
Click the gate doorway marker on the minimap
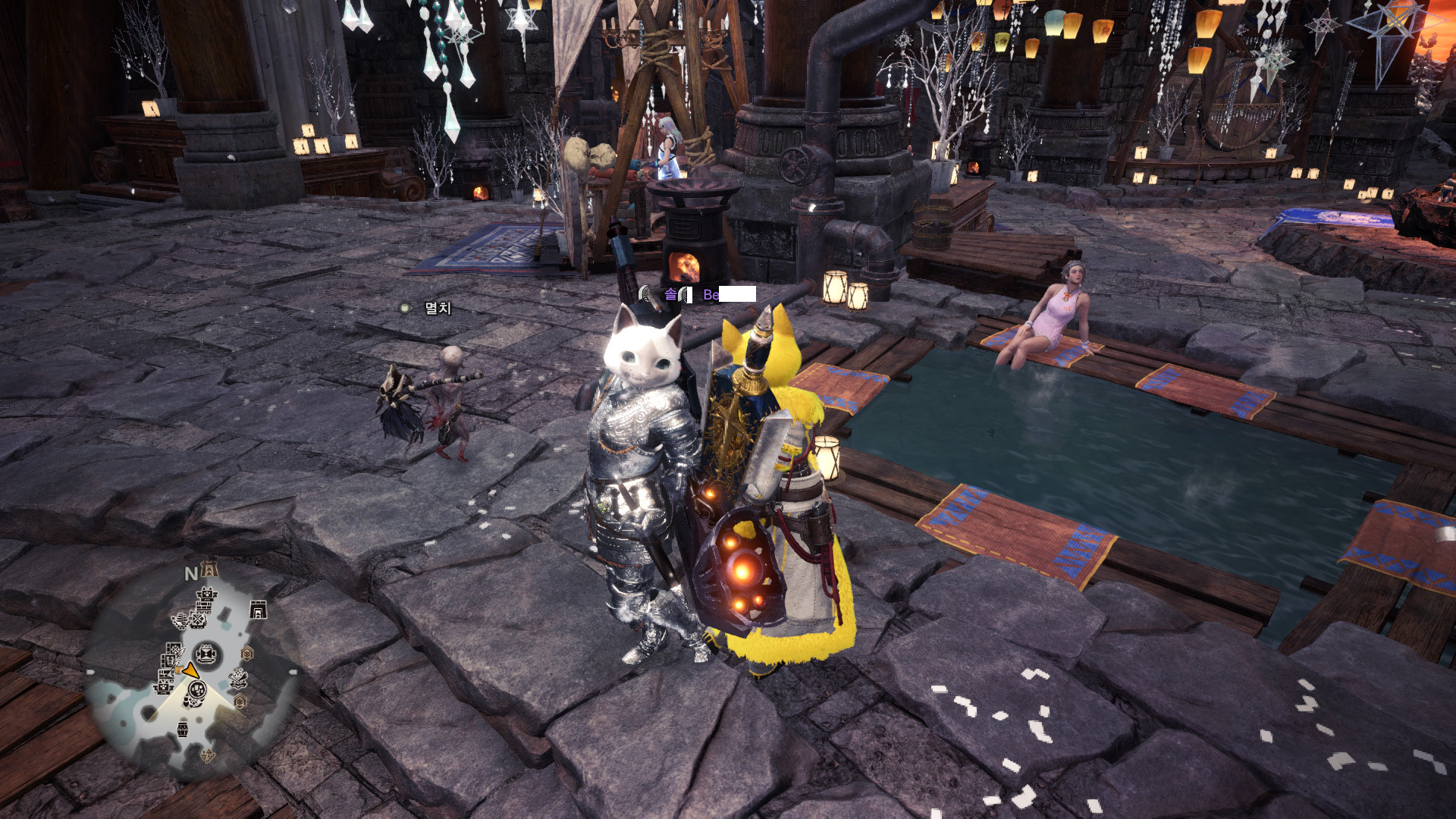click(258, 609)
